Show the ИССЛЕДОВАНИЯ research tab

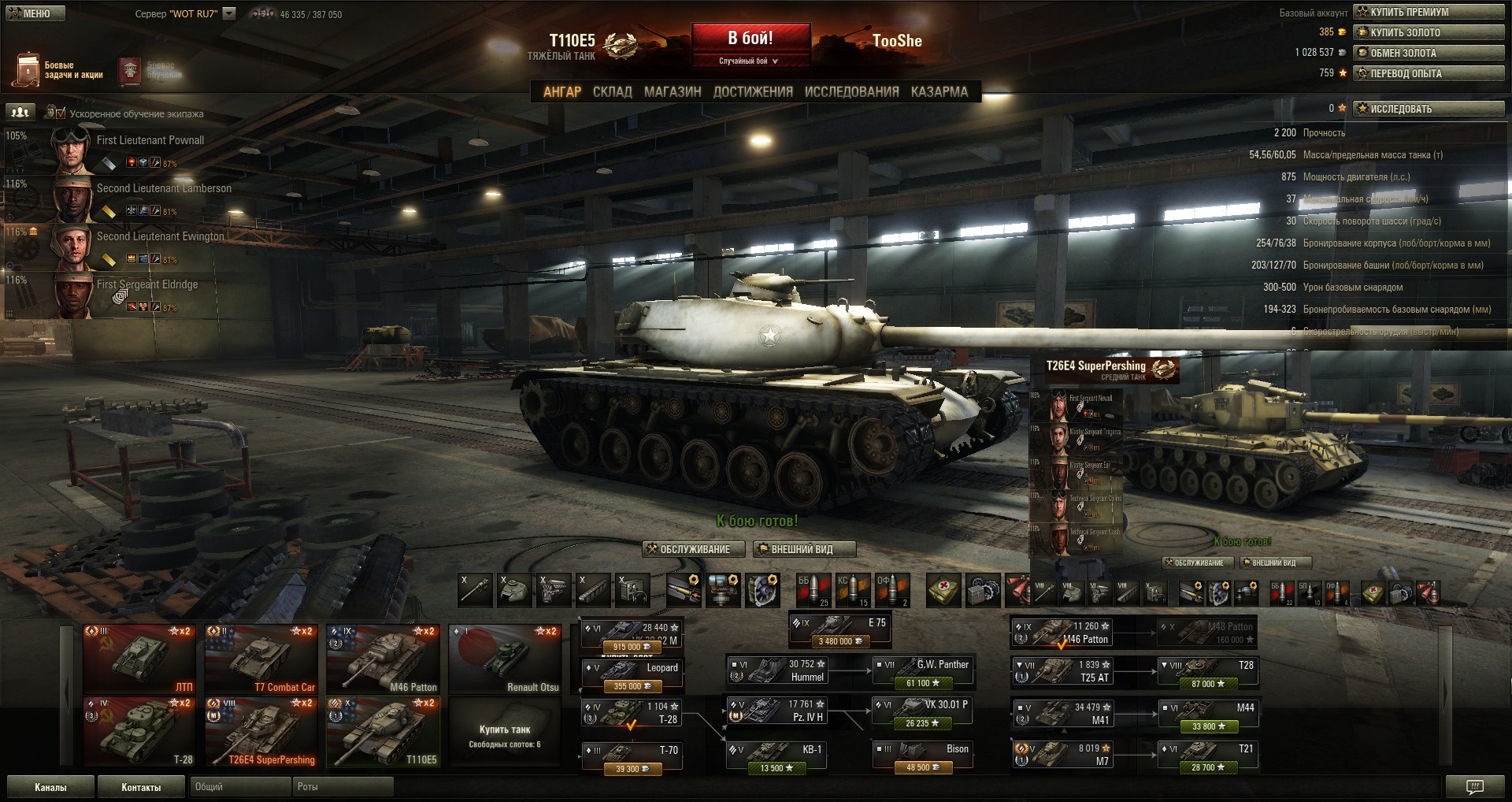851,92
